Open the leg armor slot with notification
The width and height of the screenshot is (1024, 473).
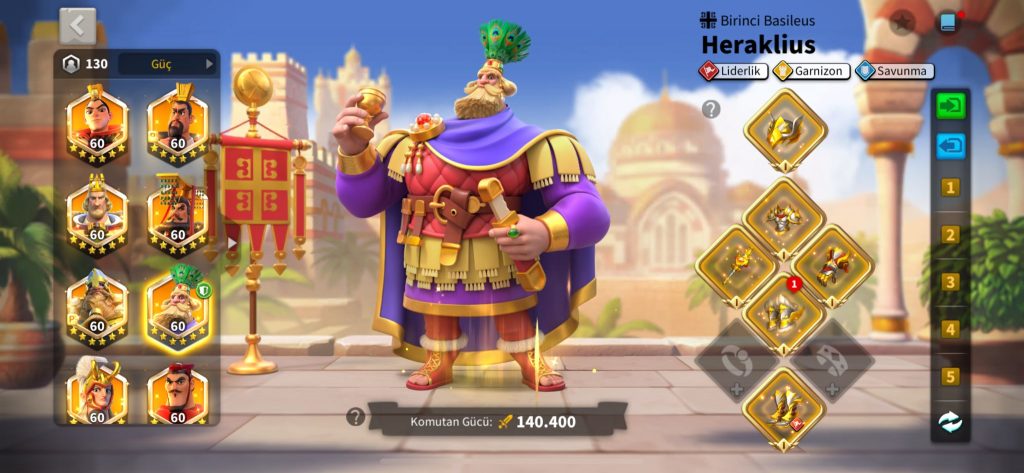pyautogui.click(x=784, y=311)
